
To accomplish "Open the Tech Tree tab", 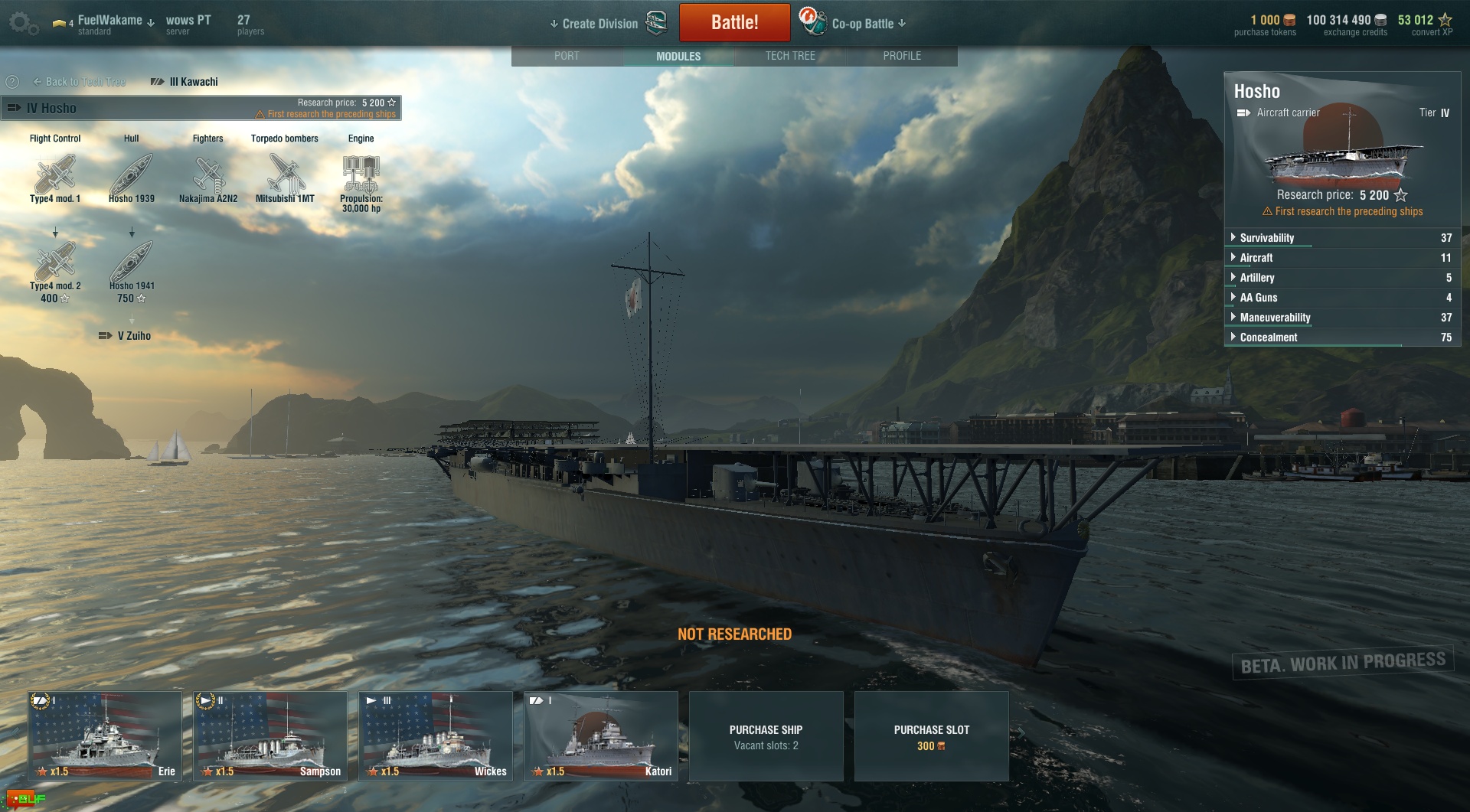I will 790,56.
